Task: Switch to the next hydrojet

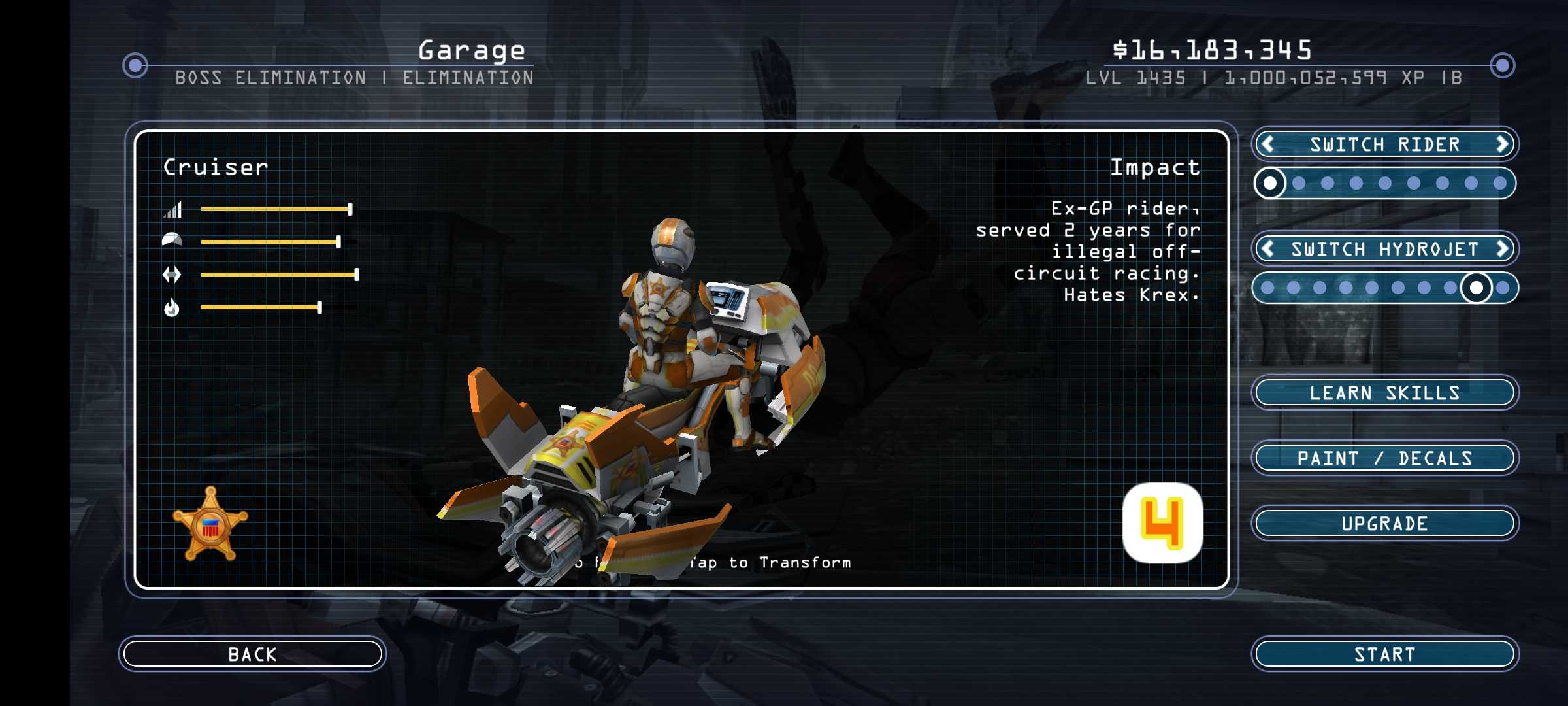Action: click(x=1502, y=248)
